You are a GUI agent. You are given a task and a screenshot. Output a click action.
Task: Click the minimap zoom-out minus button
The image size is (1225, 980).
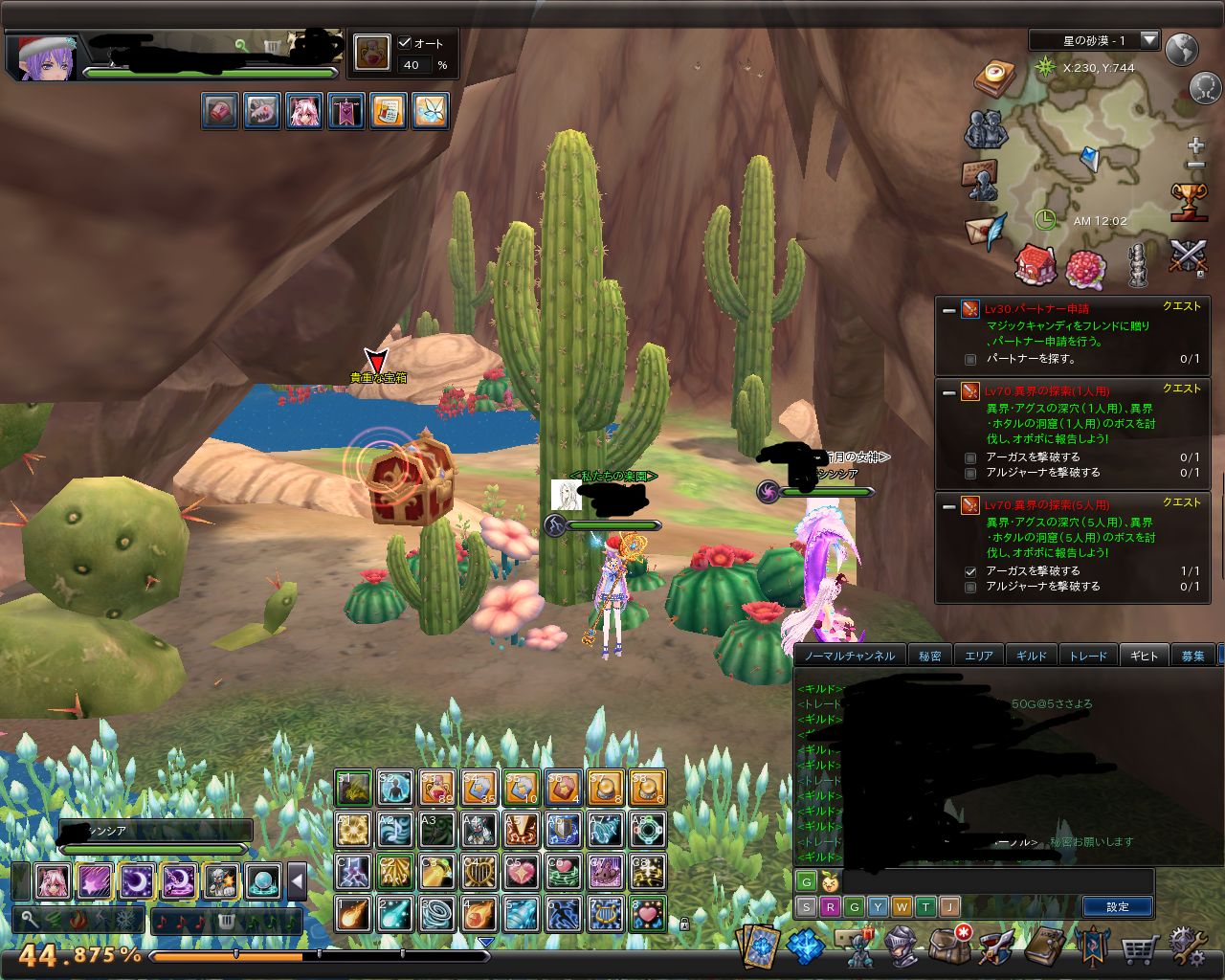[x=1195, y=166]
